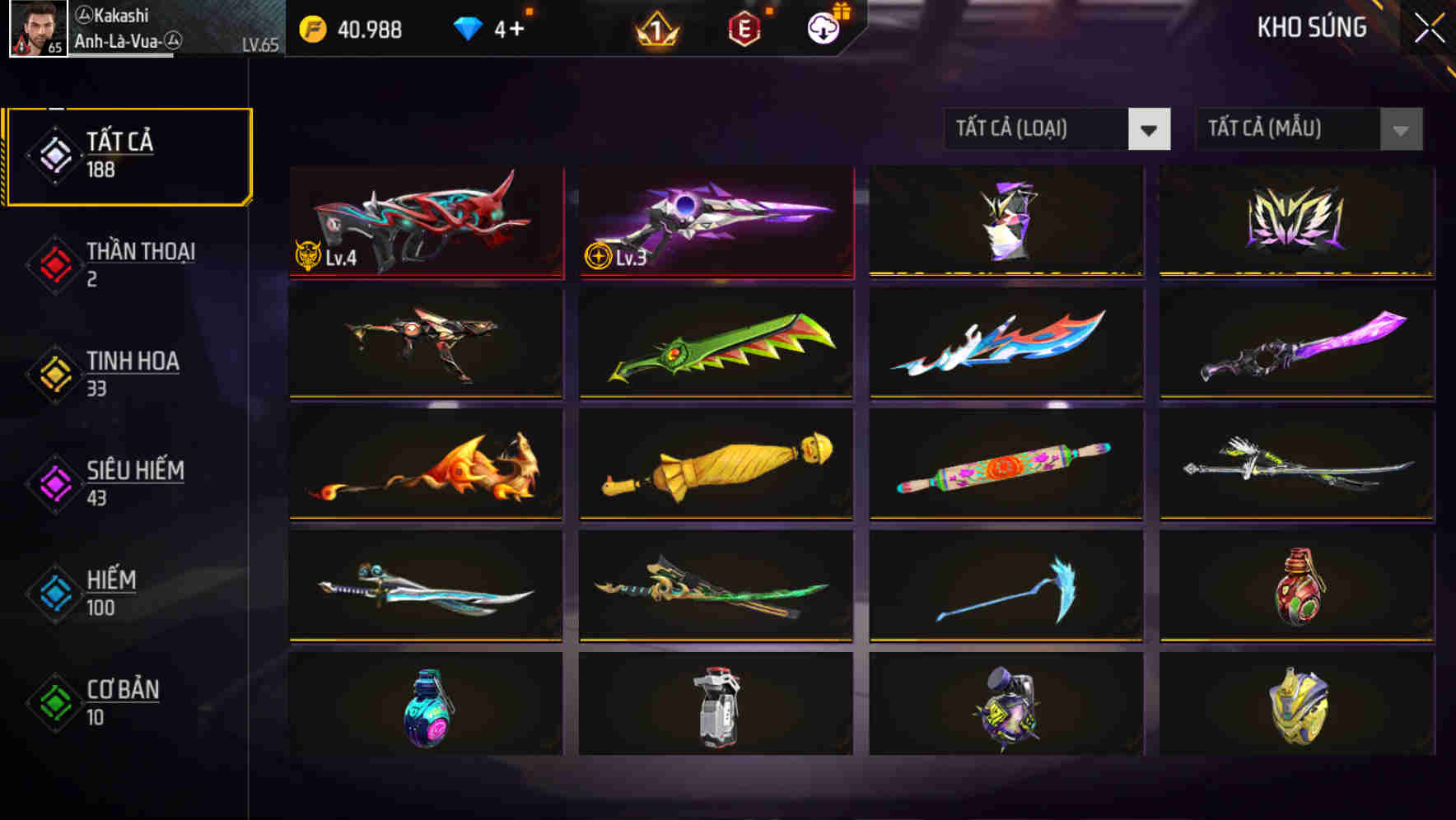
Task: Switch to the KHO SÚNG screen title
Action: [1312, 27]
